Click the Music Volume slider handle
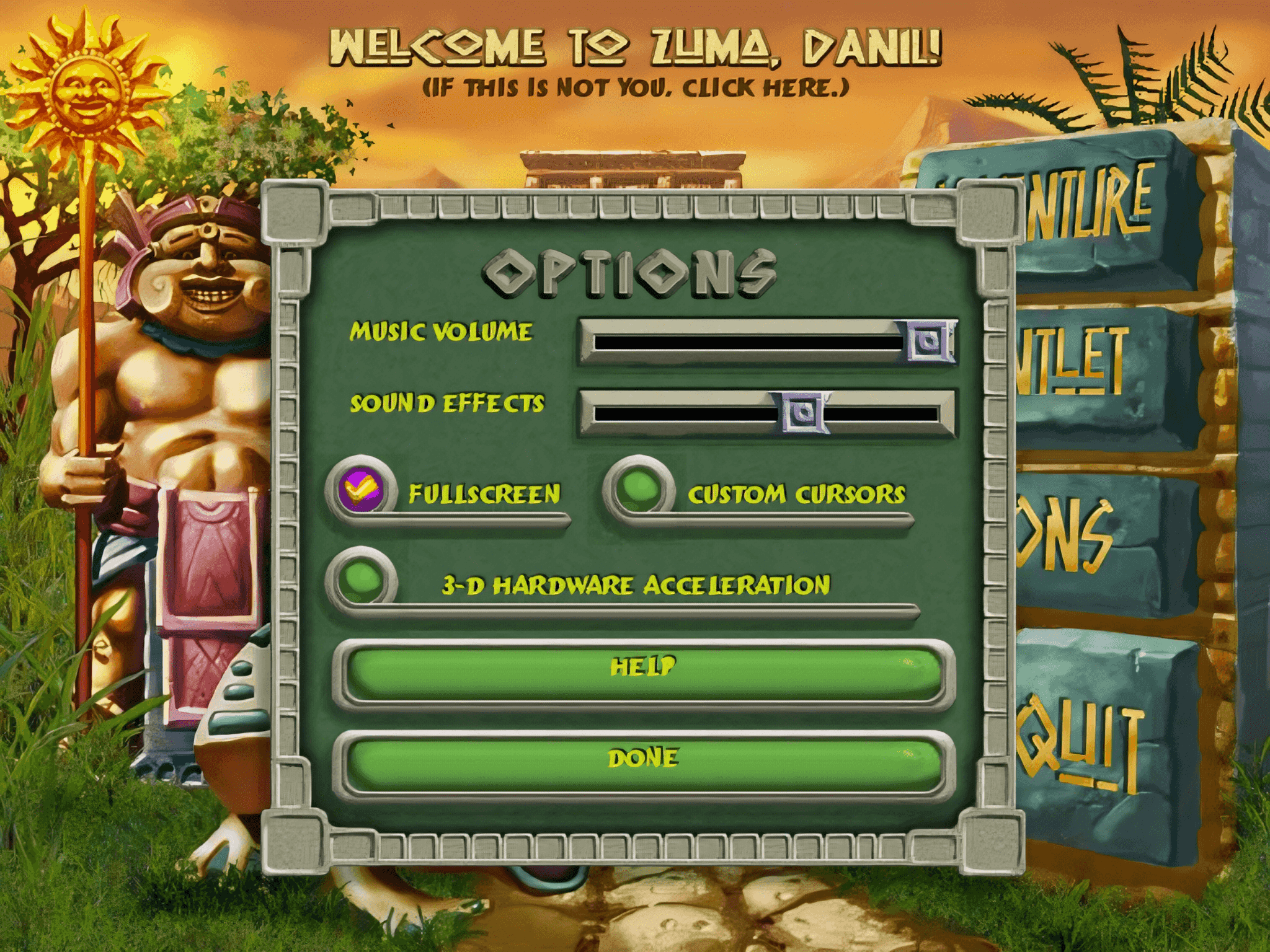 tap(930, 340)
